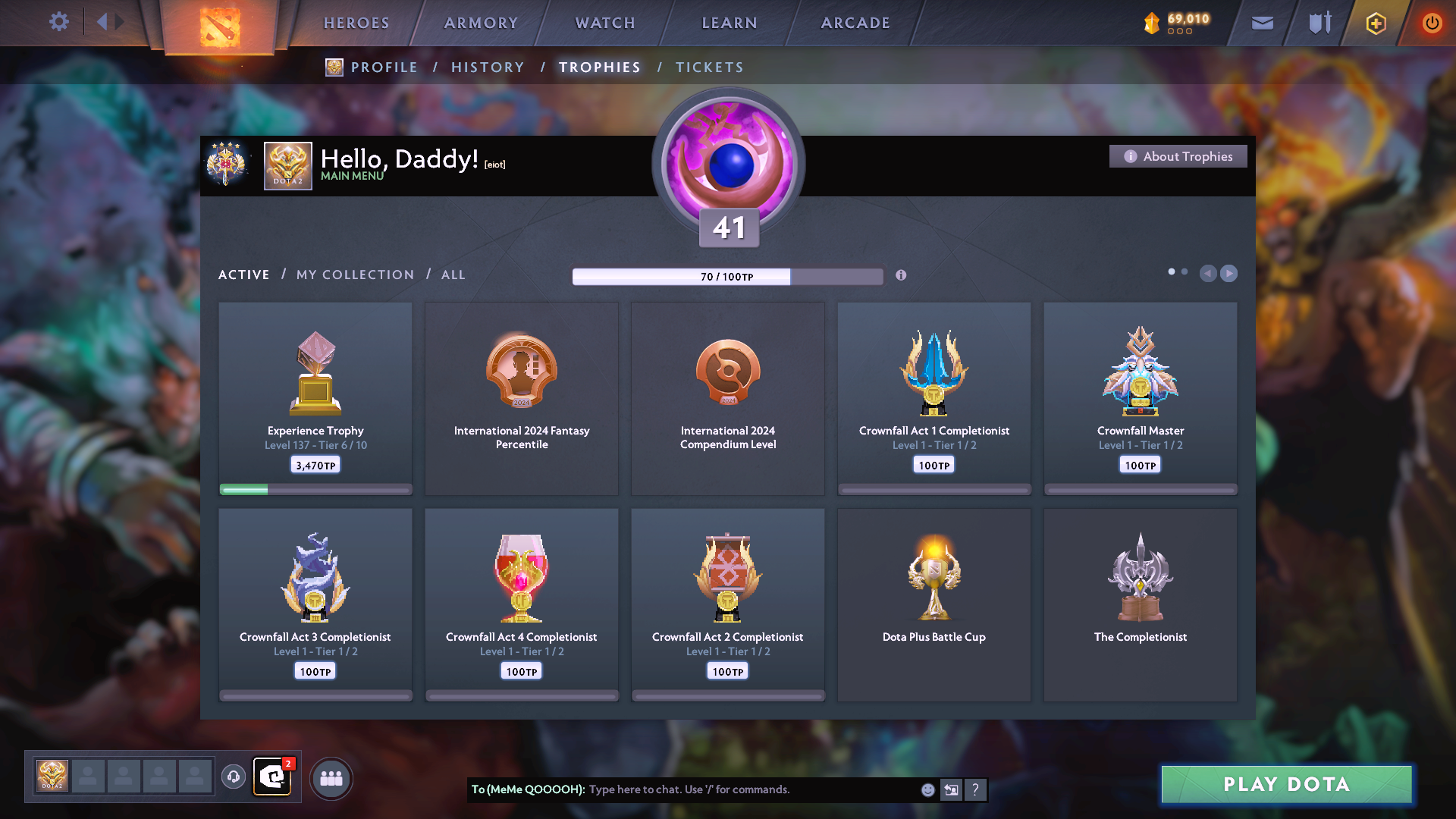Choose the Crownfall Master trophy
The image size is (1456, 819).
1140,398
